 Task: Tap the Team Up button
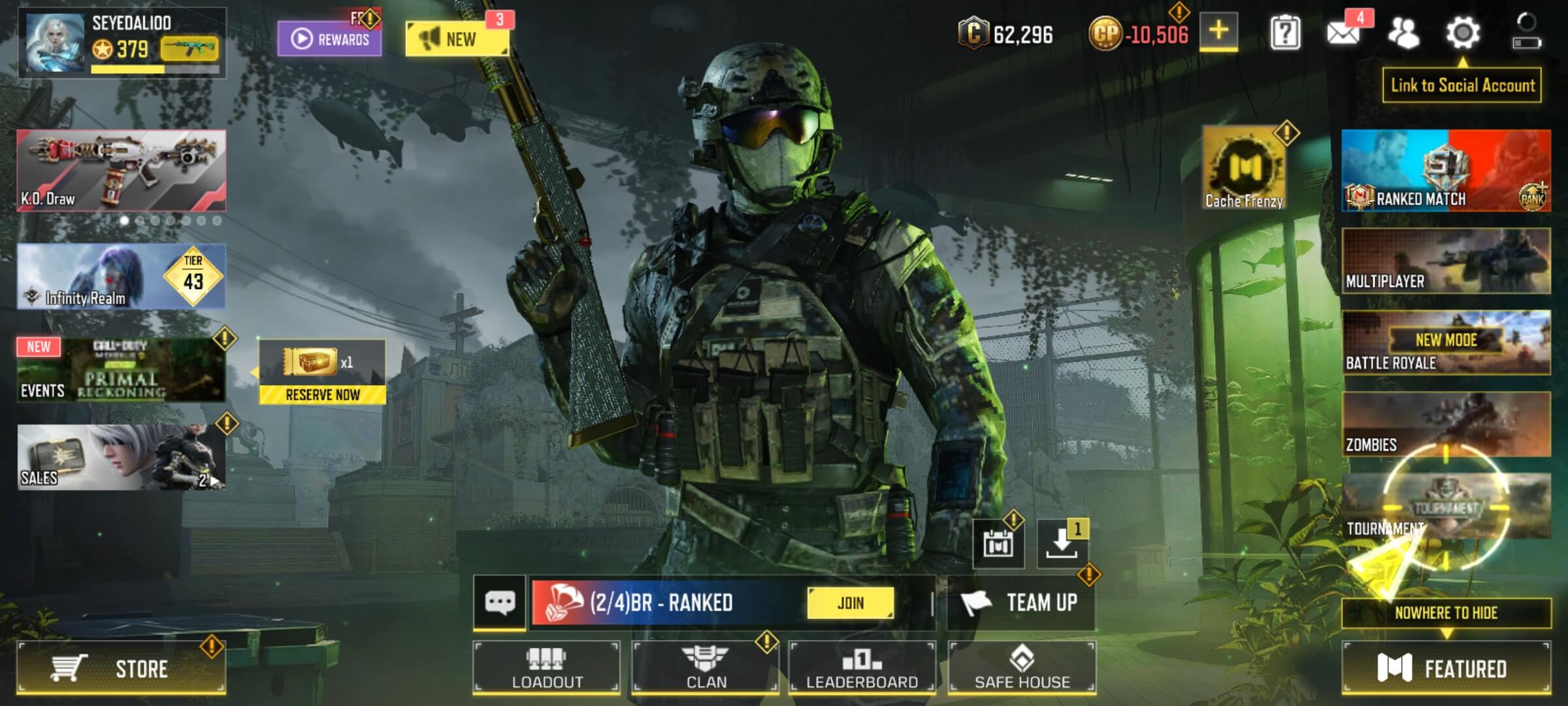(1021, 603)
